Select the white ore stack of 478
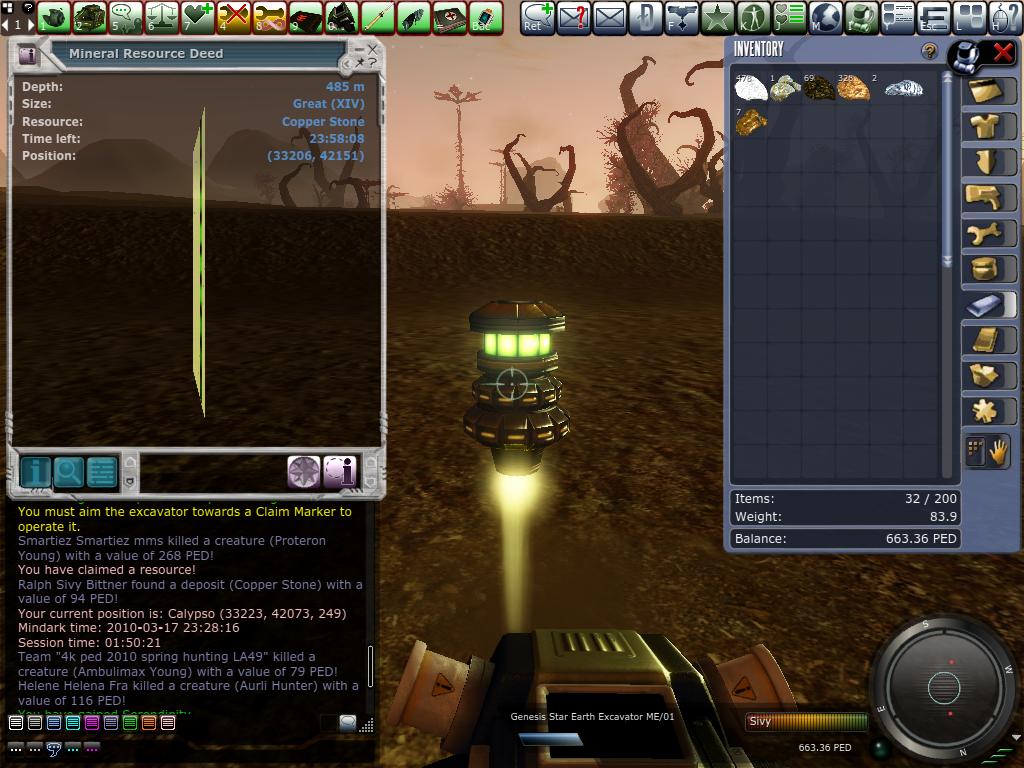The width and height of the screenshot is (1024, 768). coord(751,89)
